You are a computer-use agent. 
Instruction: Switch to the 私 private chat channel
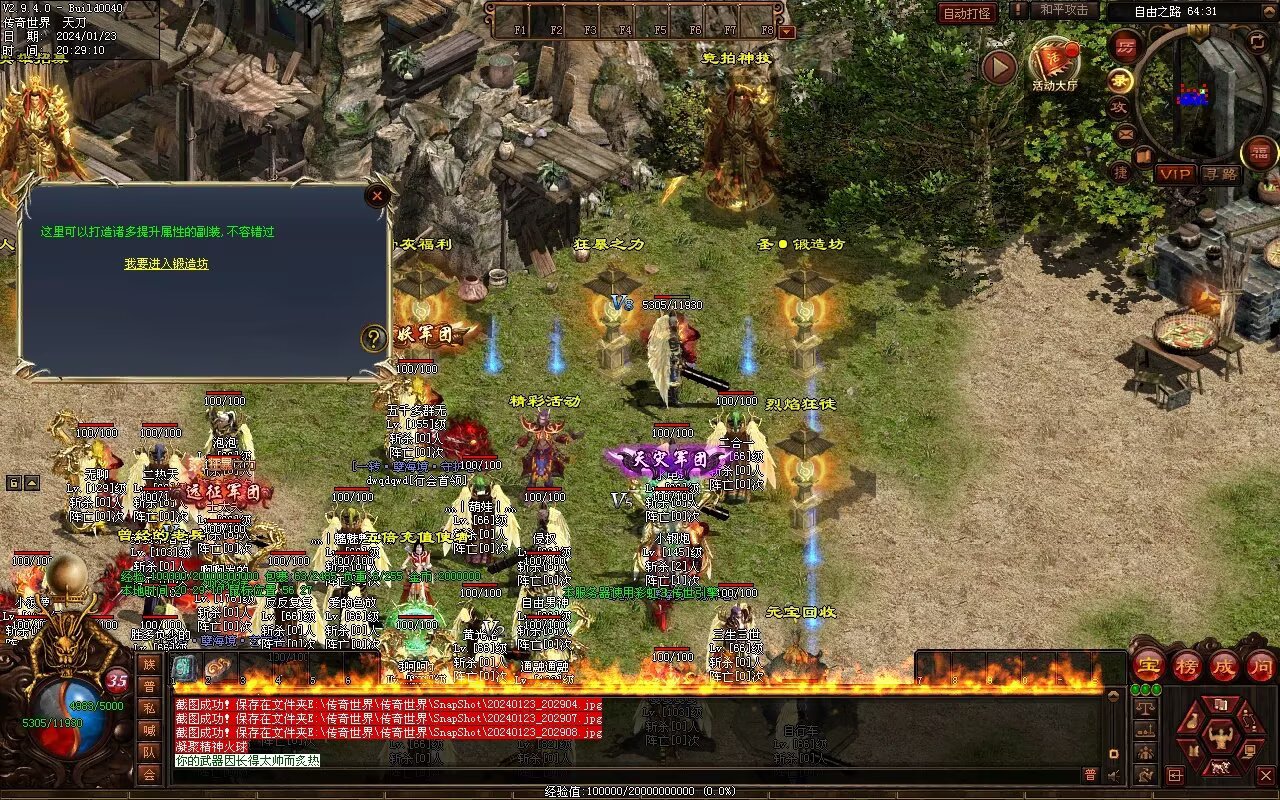[x=149, y=708]
